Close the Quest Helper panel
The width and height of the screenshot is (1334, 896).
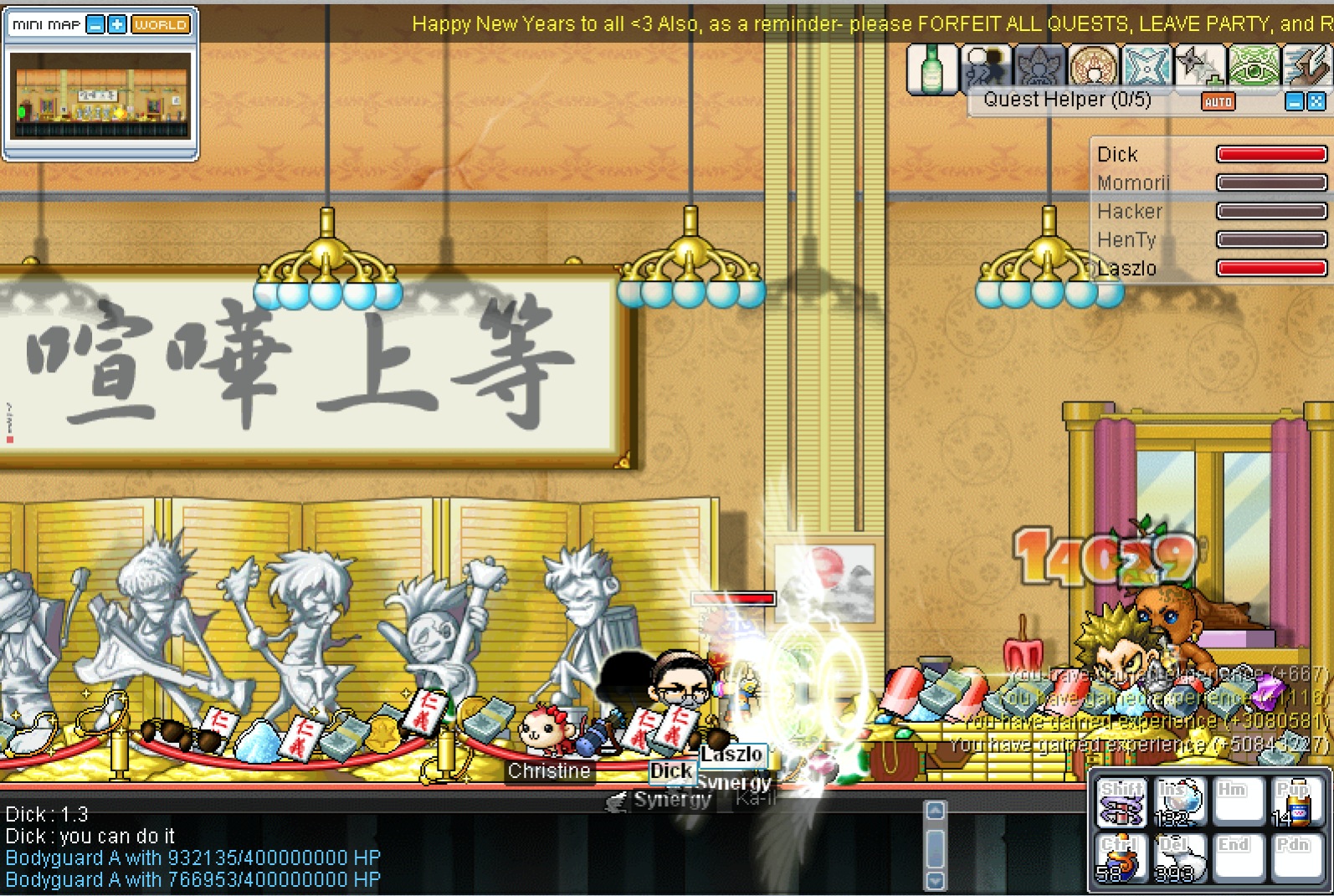[x=1316, y=102]
